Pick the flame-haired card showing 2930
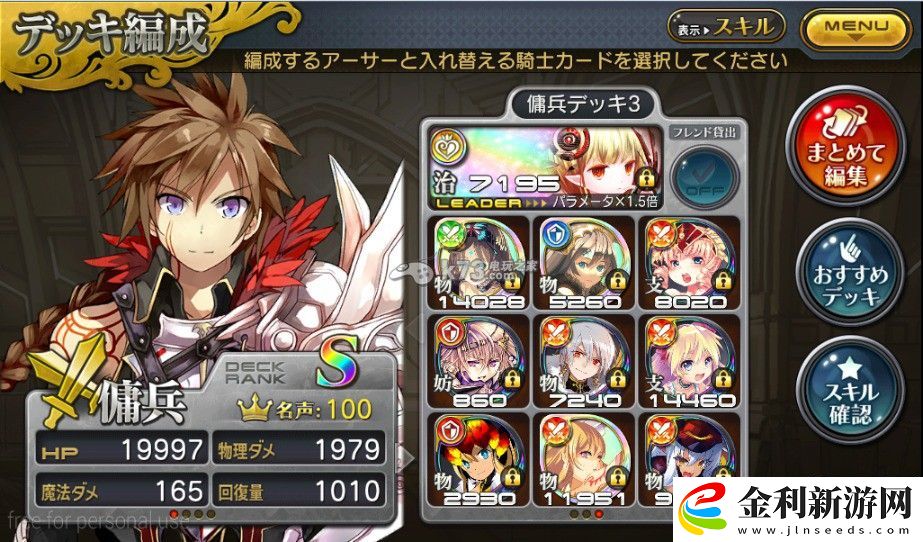923x542 pixels. coord(477,458)
